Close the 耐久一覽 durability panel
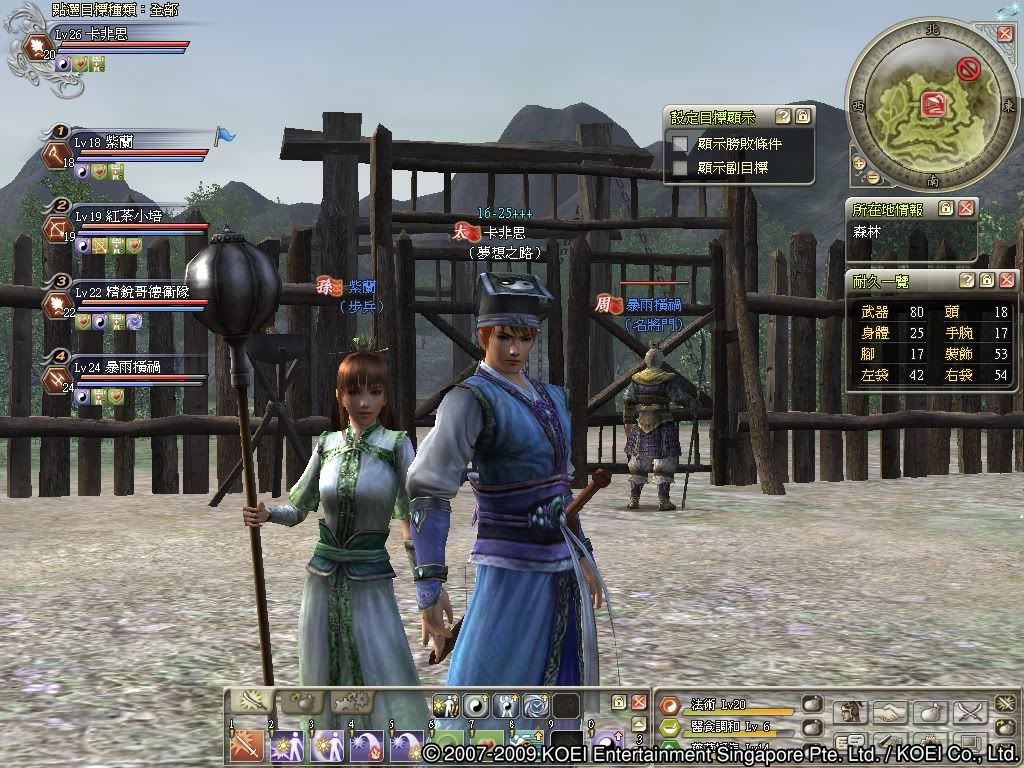Image resolution: width=1024 pixels, height=768 pixels. (1006, 280)
